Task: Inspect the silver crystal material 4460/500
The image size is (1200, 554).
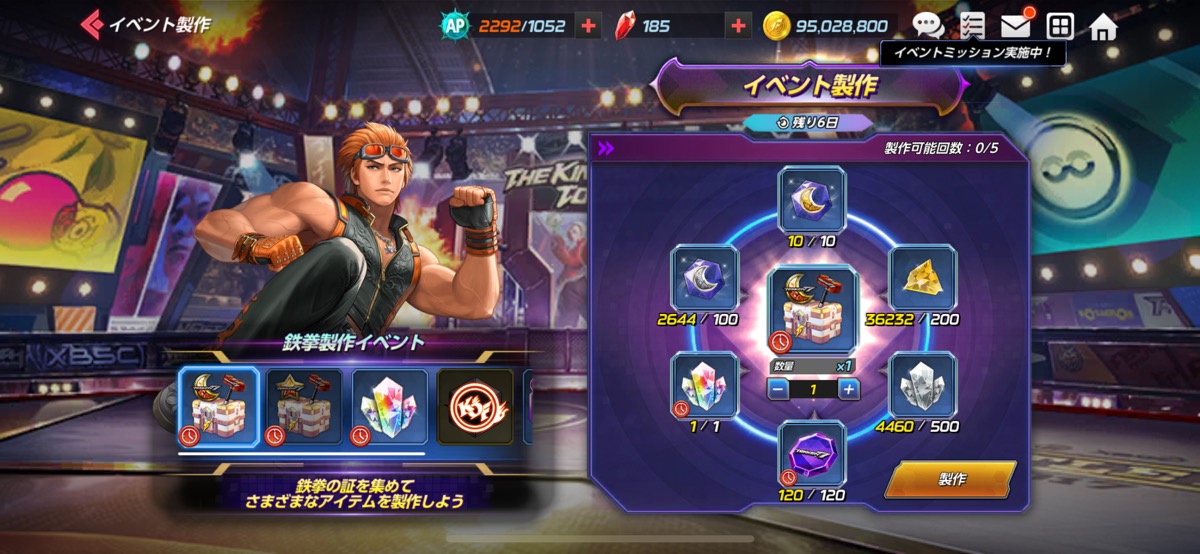Action: point(923,385)
